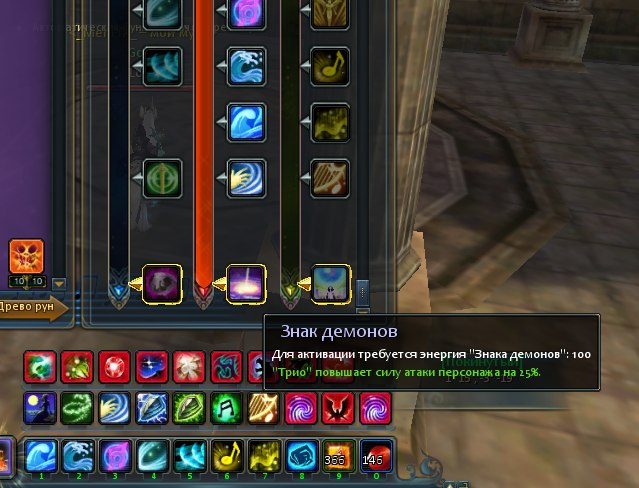Activate the blue wave skill in hotbar slot 1
The height and width of the screenshot is (488, 639).
41,456
